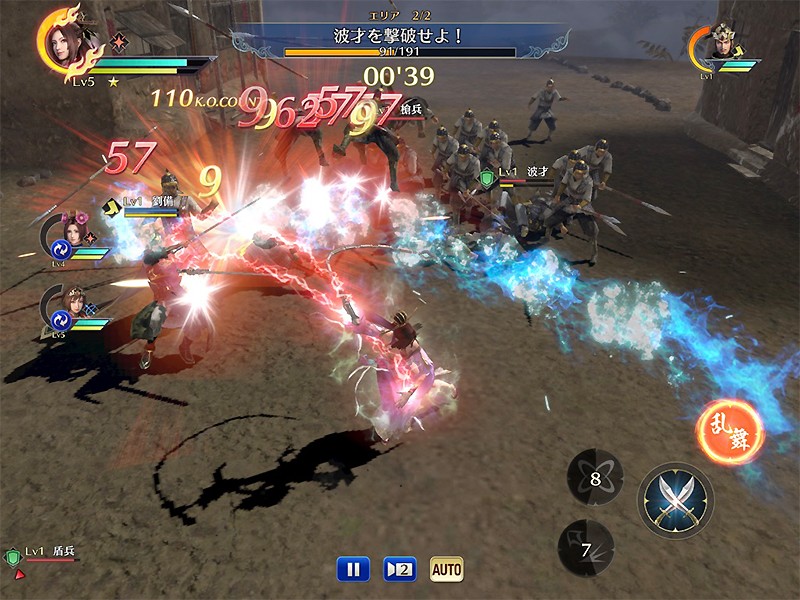Screen dimensions: 800x600
Task: Use the skill on cooldown showing 7
Action: pos(586,548)
